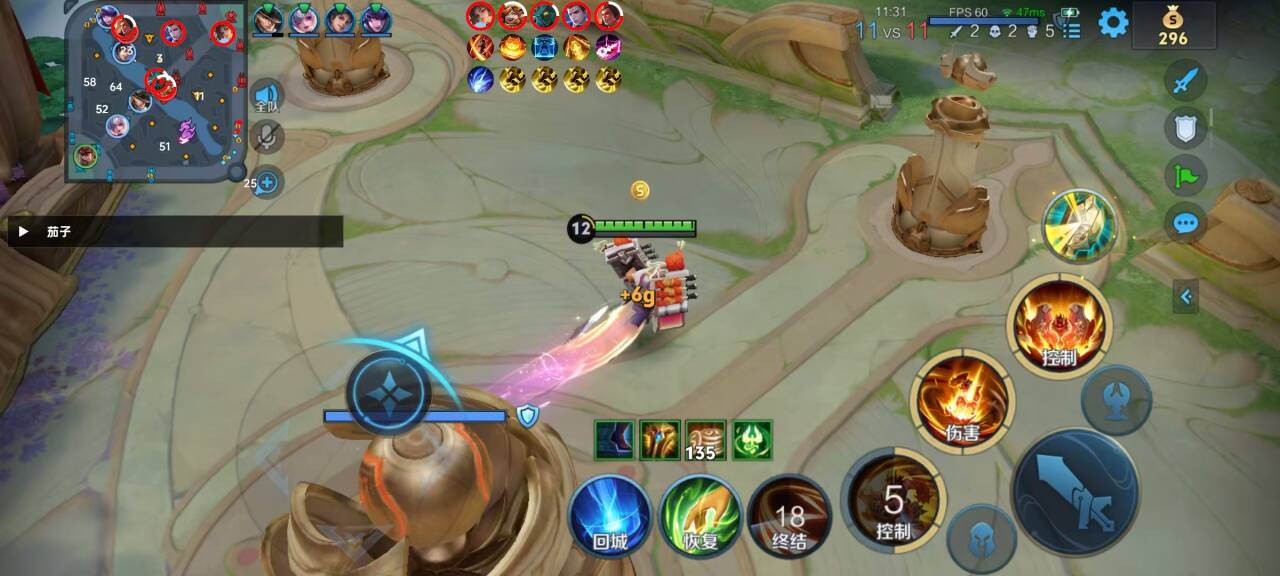The width and height of the screenshot is (1280, 576).
Task: Open the chat bubble quick messages
Action: [x=1186, y=222]
